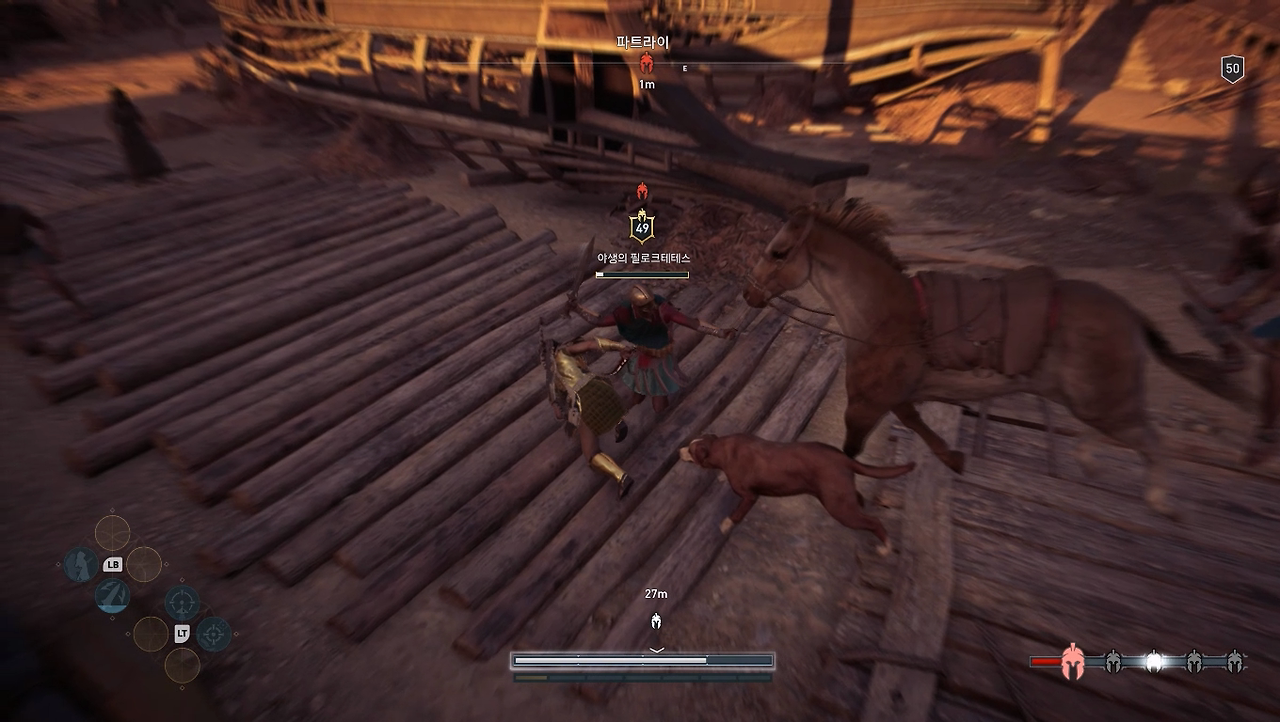This screenshot has height=722, width=1280.
Task: Activate the cloaked warrior figure ability
Action: pyautogui.click(x=81, y=565)
